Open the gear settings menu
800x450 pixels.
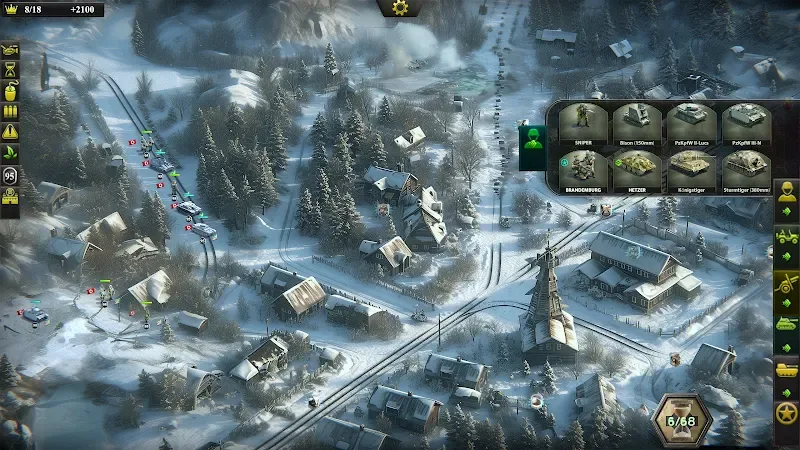tap(400, 8)
